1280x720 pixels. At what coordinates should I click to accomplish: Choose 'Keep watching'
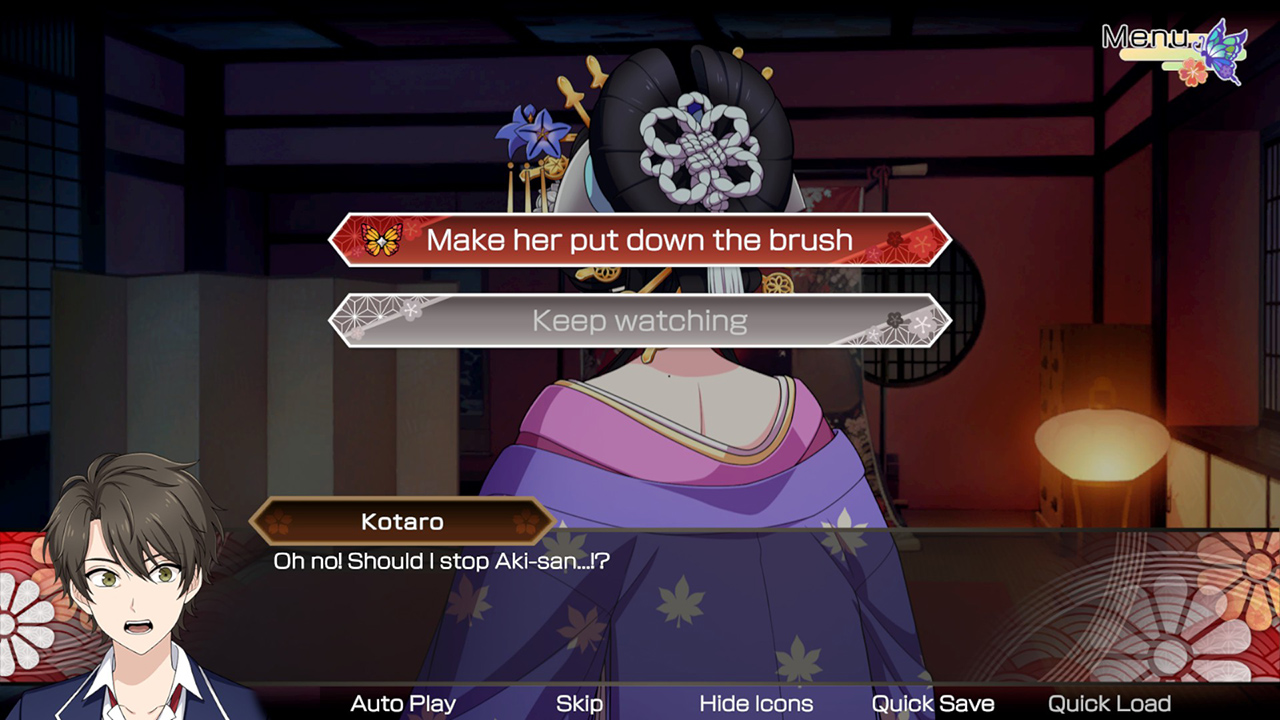click(x=639, y=321)
